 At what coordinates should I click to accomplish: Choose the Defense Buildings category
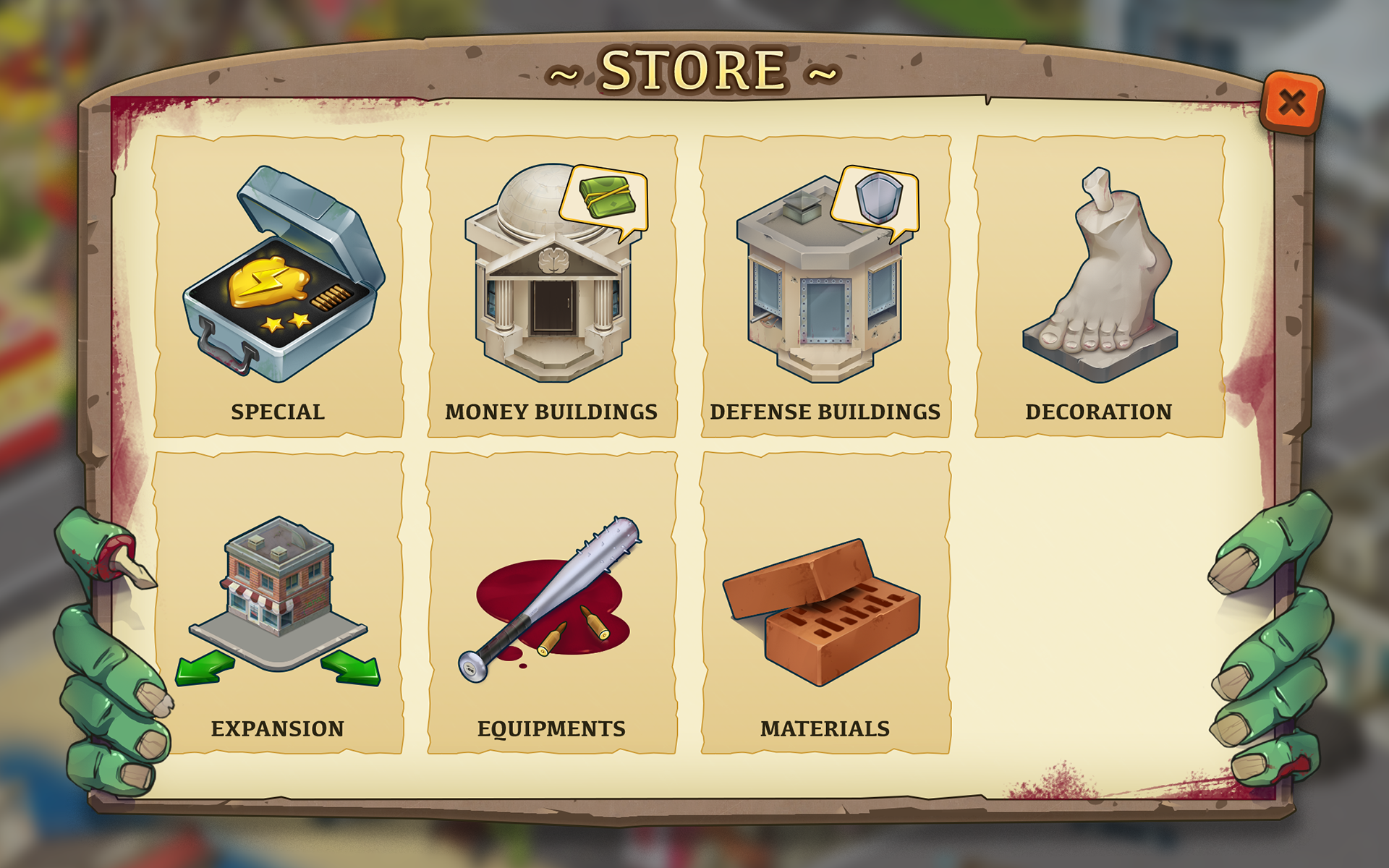(x=825, y=286)
